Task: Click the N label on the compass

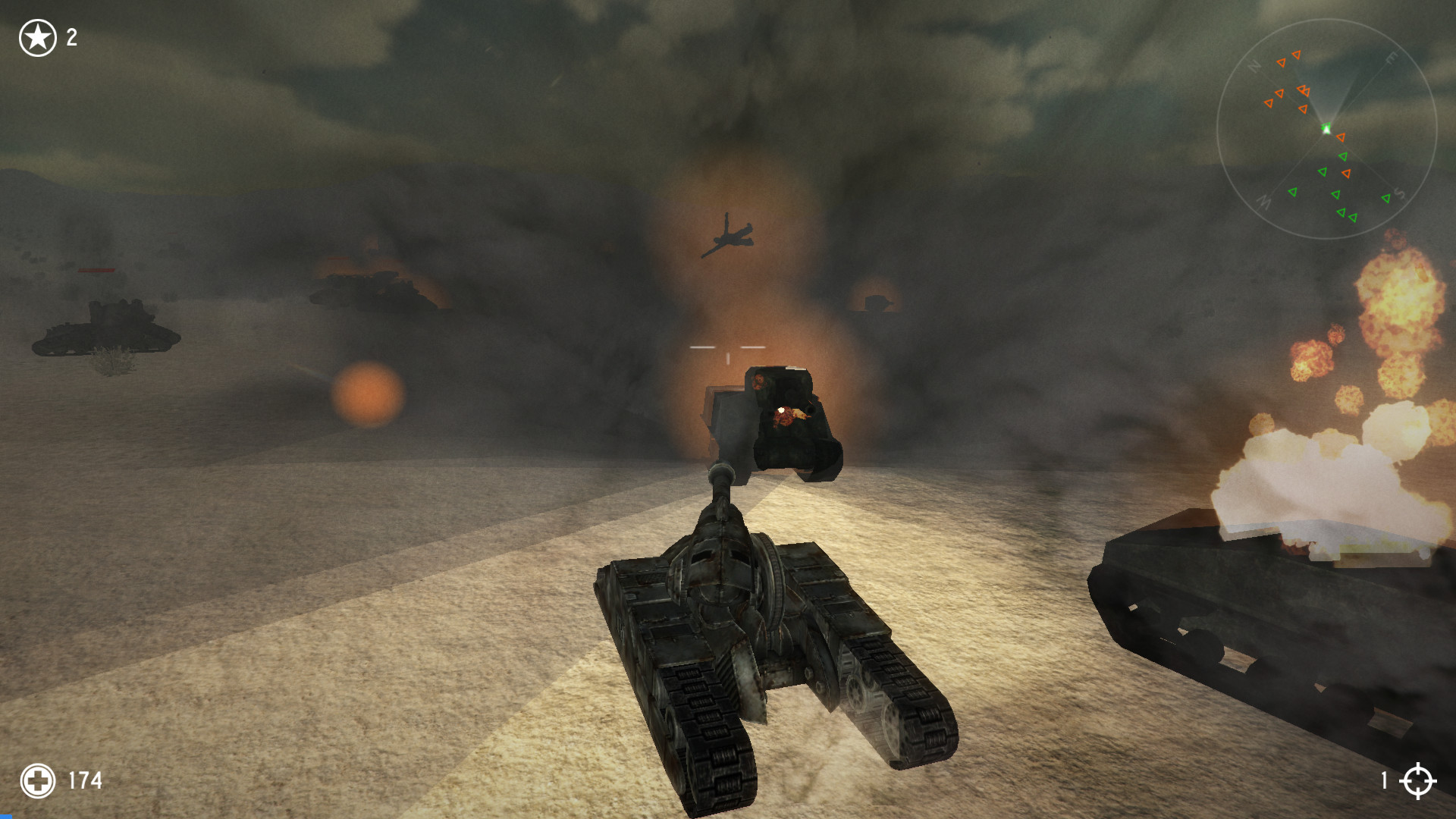Action: point(1254,65)
